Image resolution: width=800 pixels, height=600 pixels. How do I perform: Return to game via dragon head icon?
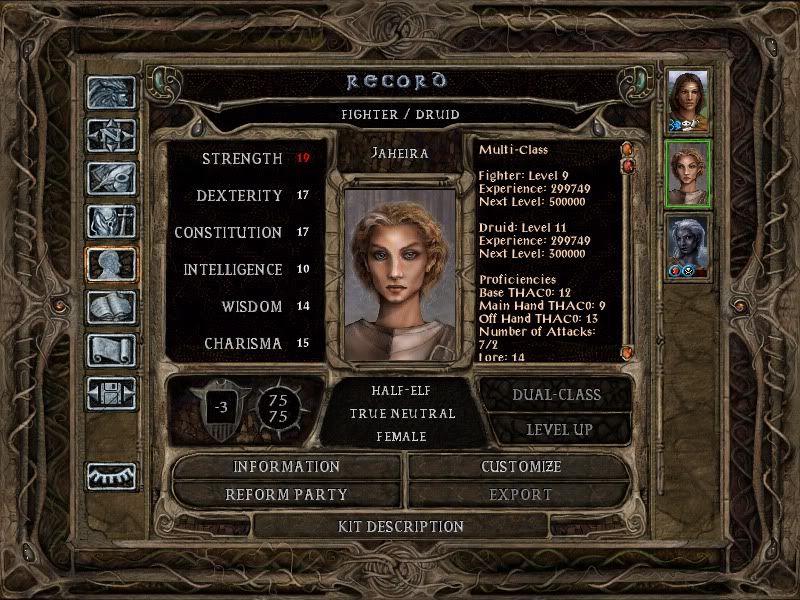pyautogui.click(x=111, y=93)
